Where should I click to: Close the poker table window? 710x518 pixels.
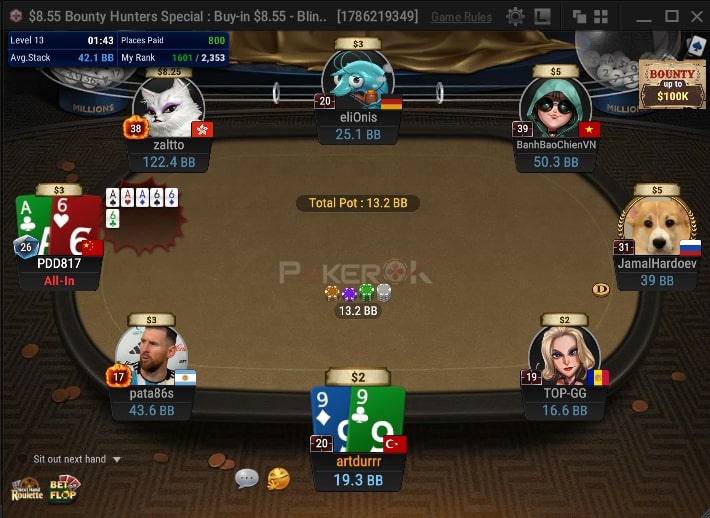(x=696, y=17)
